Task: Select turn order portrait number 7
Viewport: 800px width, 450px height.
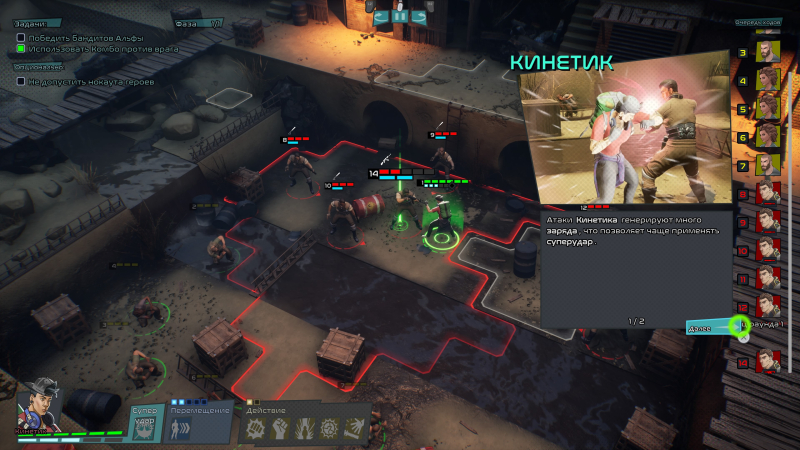Action: pos(767,164)
